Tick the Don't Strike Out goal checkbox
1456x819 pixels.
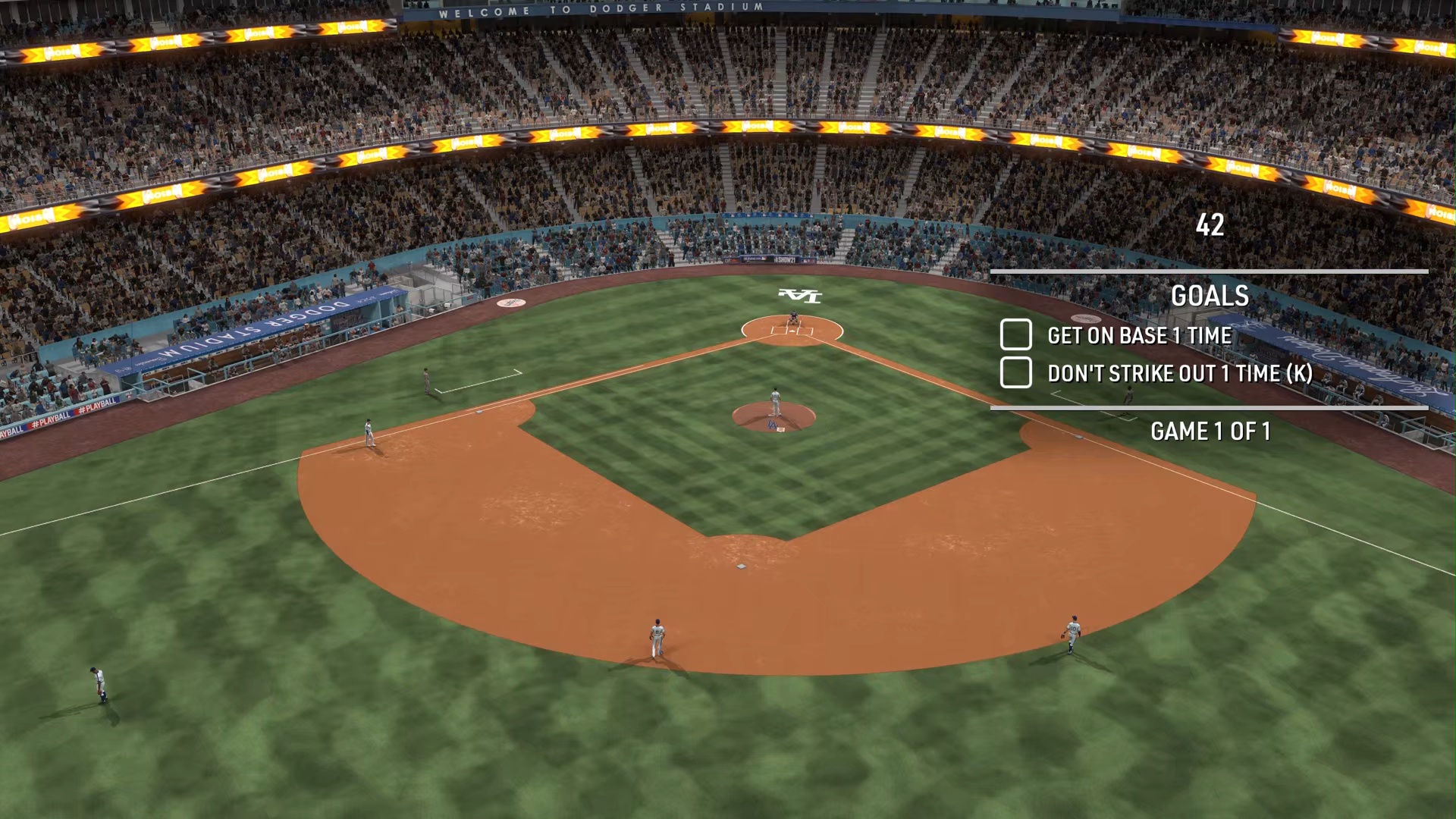(x=1015, y=372)
